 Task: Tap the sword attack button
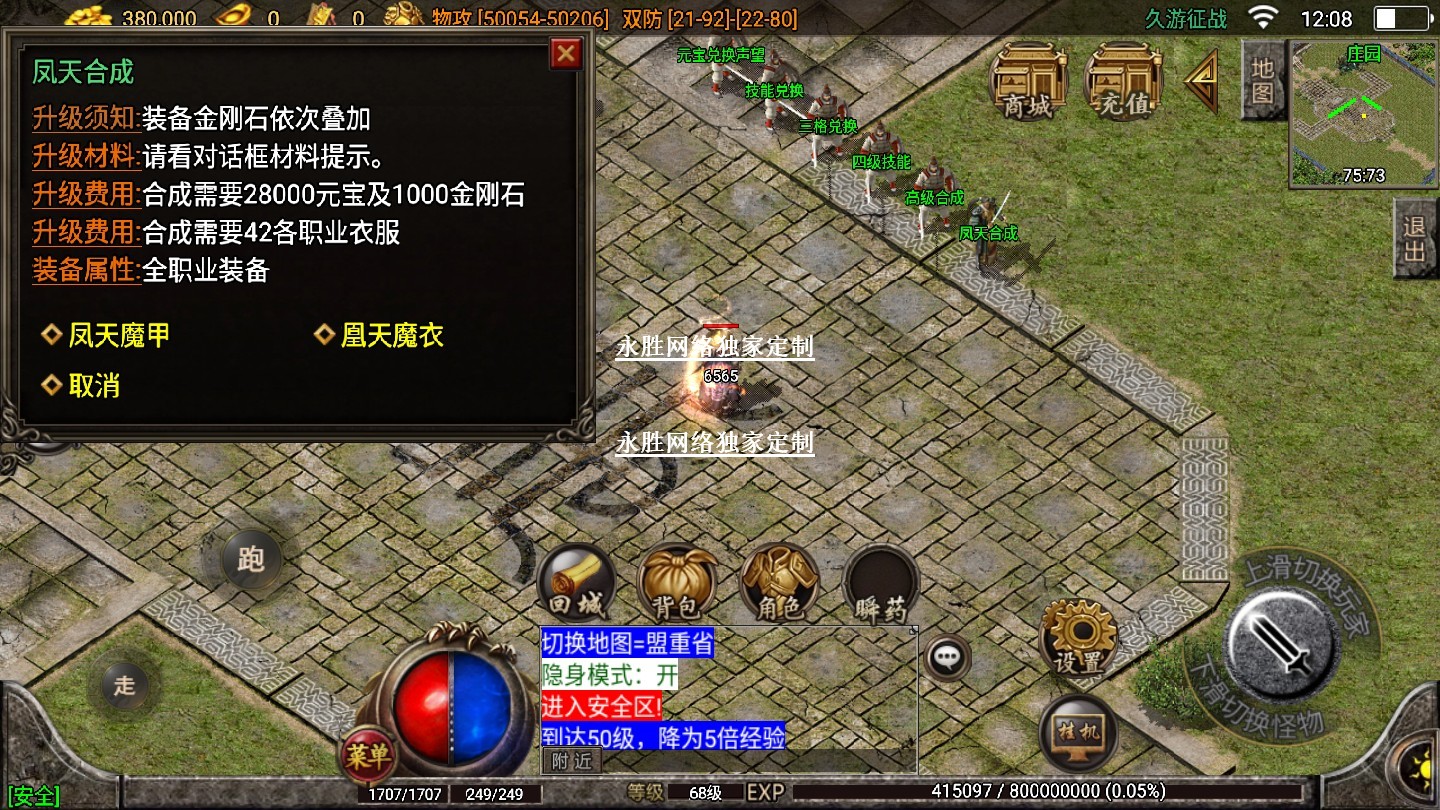click(x=1283, y=642)
